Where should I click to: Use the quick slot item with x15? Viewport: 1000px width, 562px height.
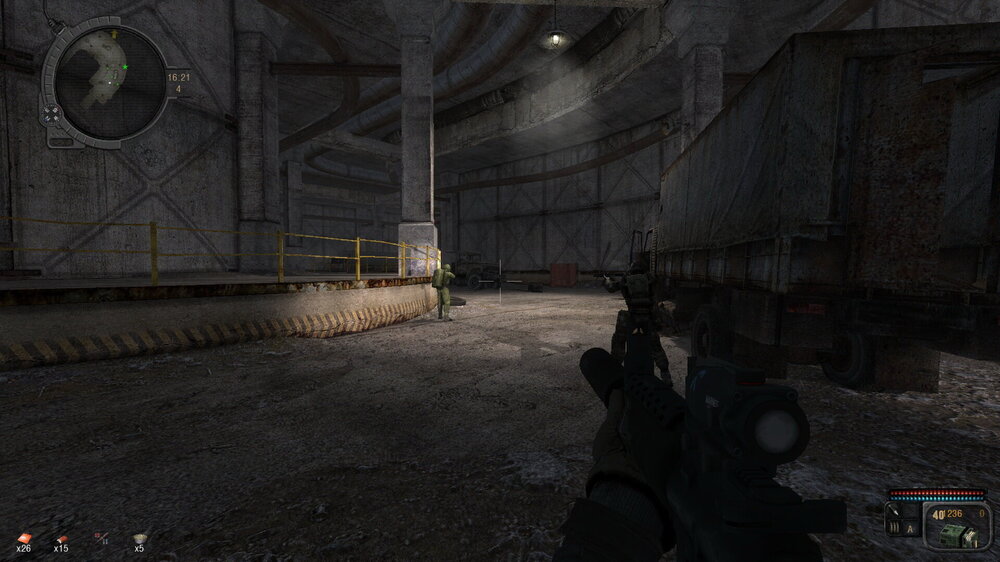point(61,537)
